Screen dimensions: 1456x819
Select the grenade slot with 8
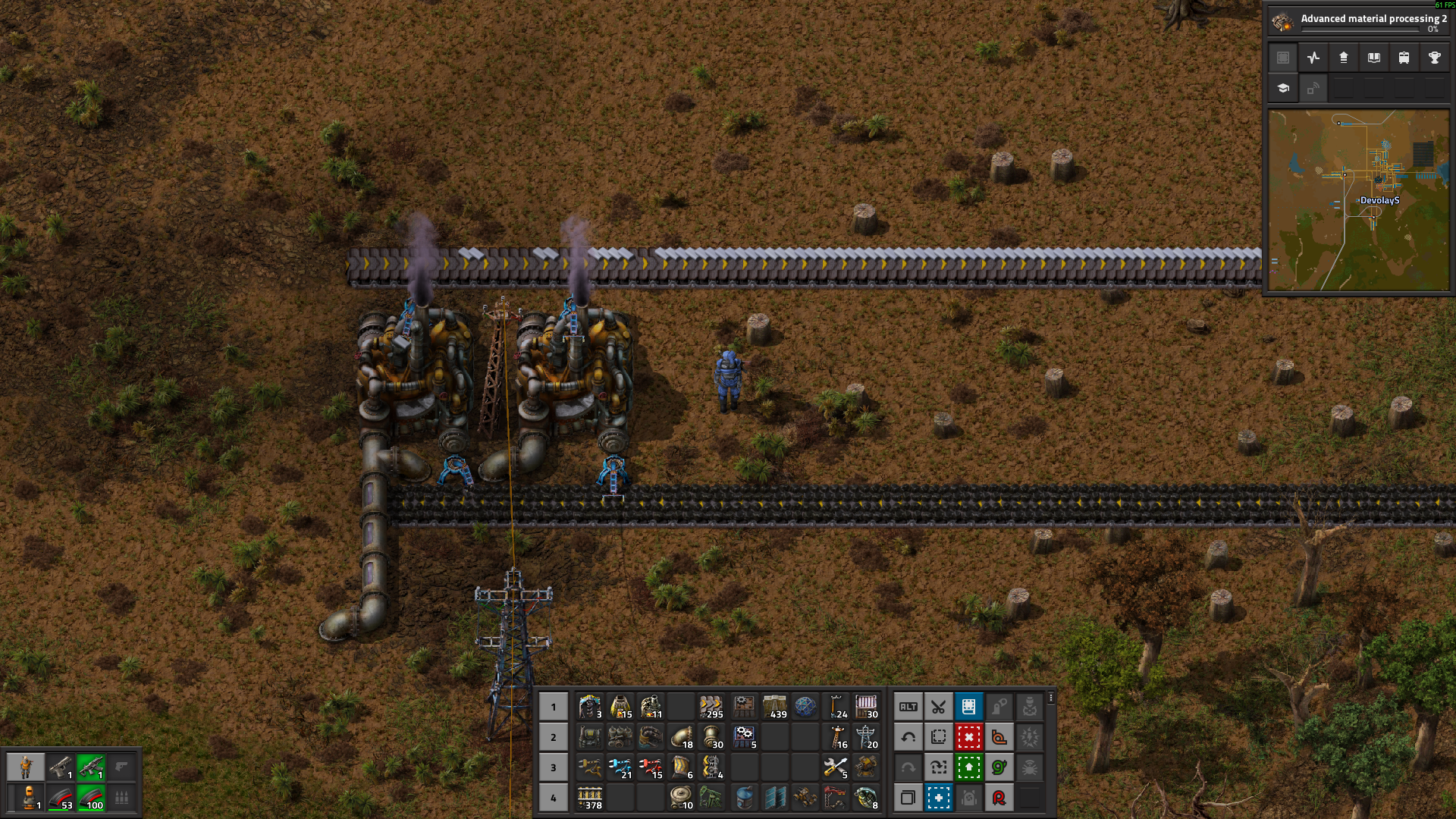[866, 798]
